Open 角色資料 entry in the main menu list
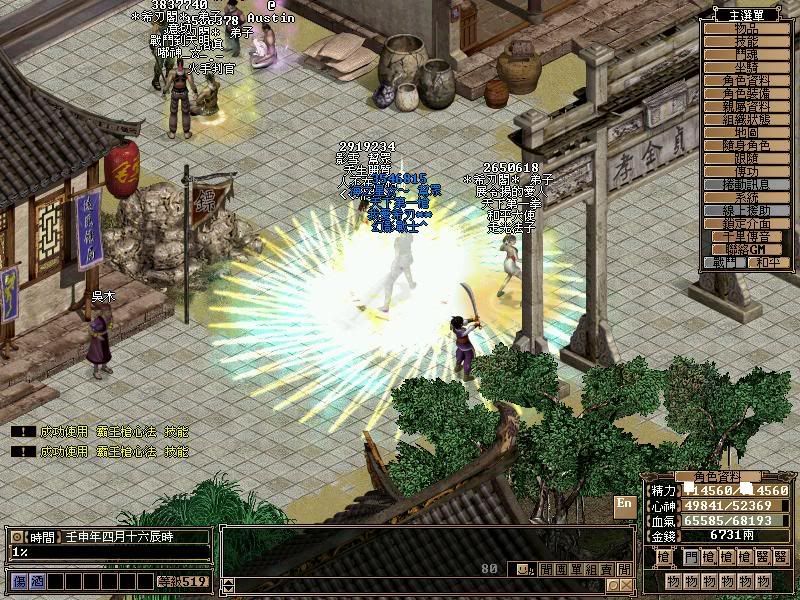Image resolution: width=800 pixels, height=600 pixels. (x=748, y=81)
